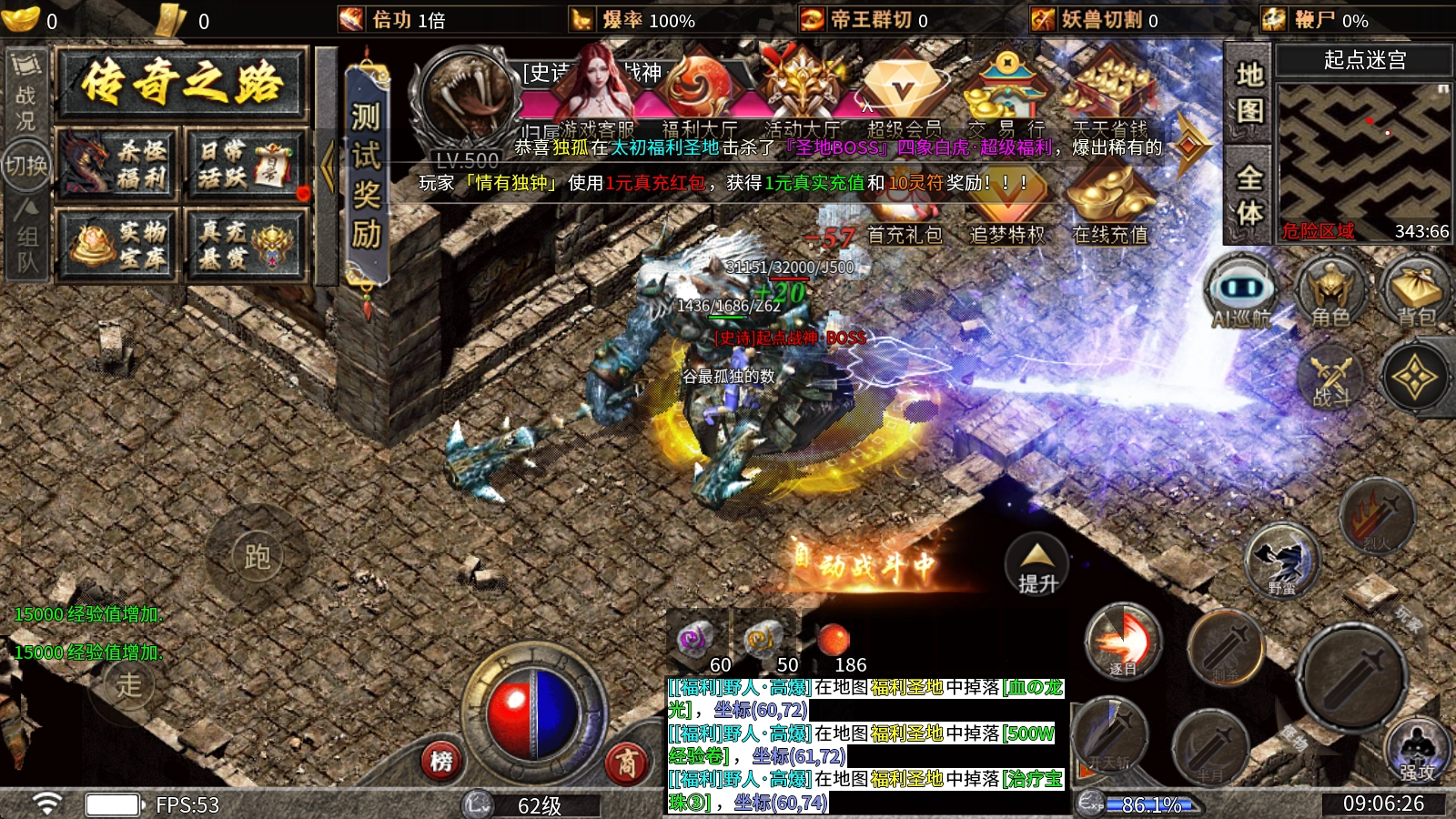
Task: Tap the 战斗 crossed swords icon
Action: 1330,376
